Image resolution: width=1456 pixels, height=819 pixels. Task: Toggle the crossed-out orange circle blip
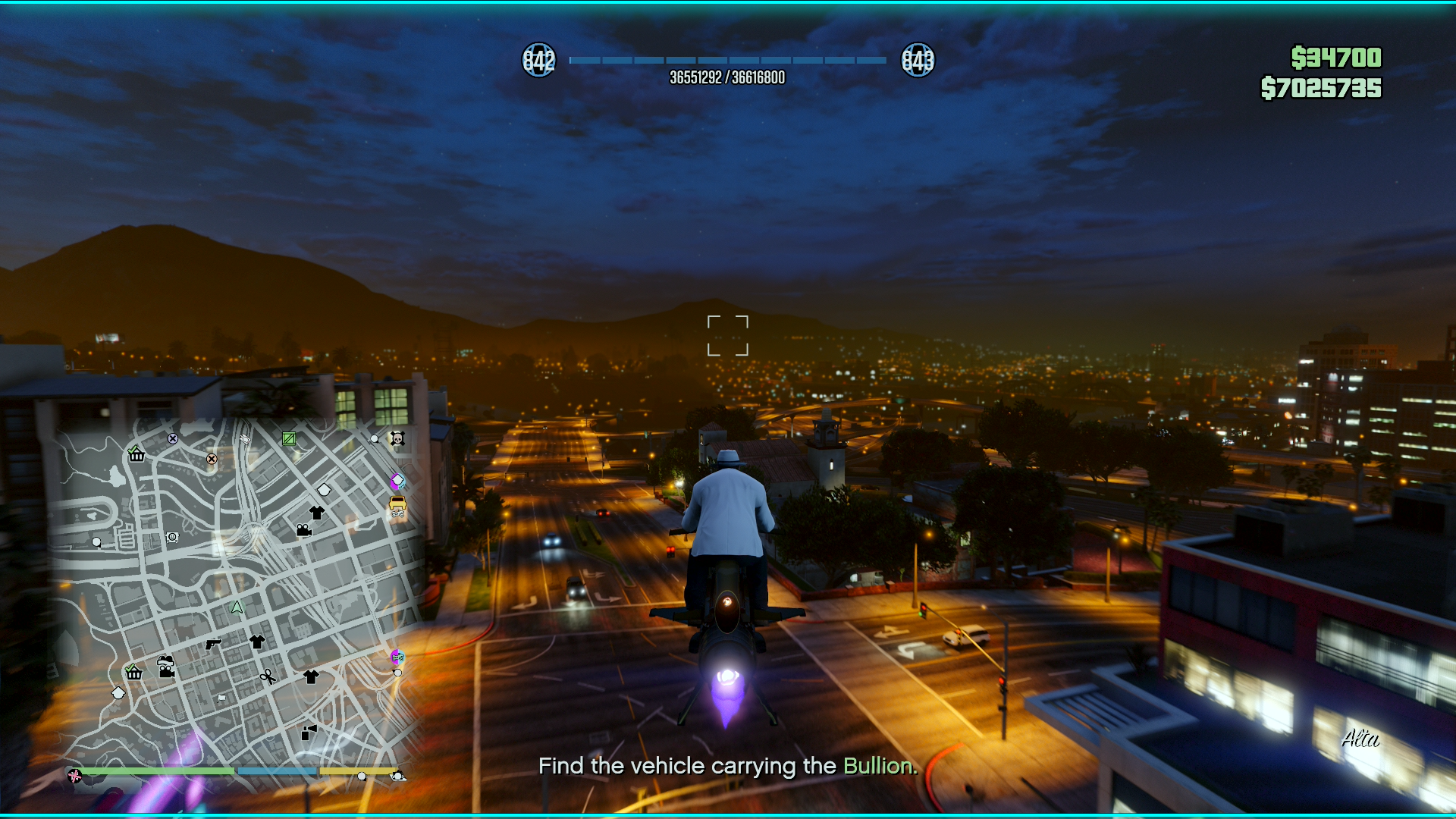[212, 459]
